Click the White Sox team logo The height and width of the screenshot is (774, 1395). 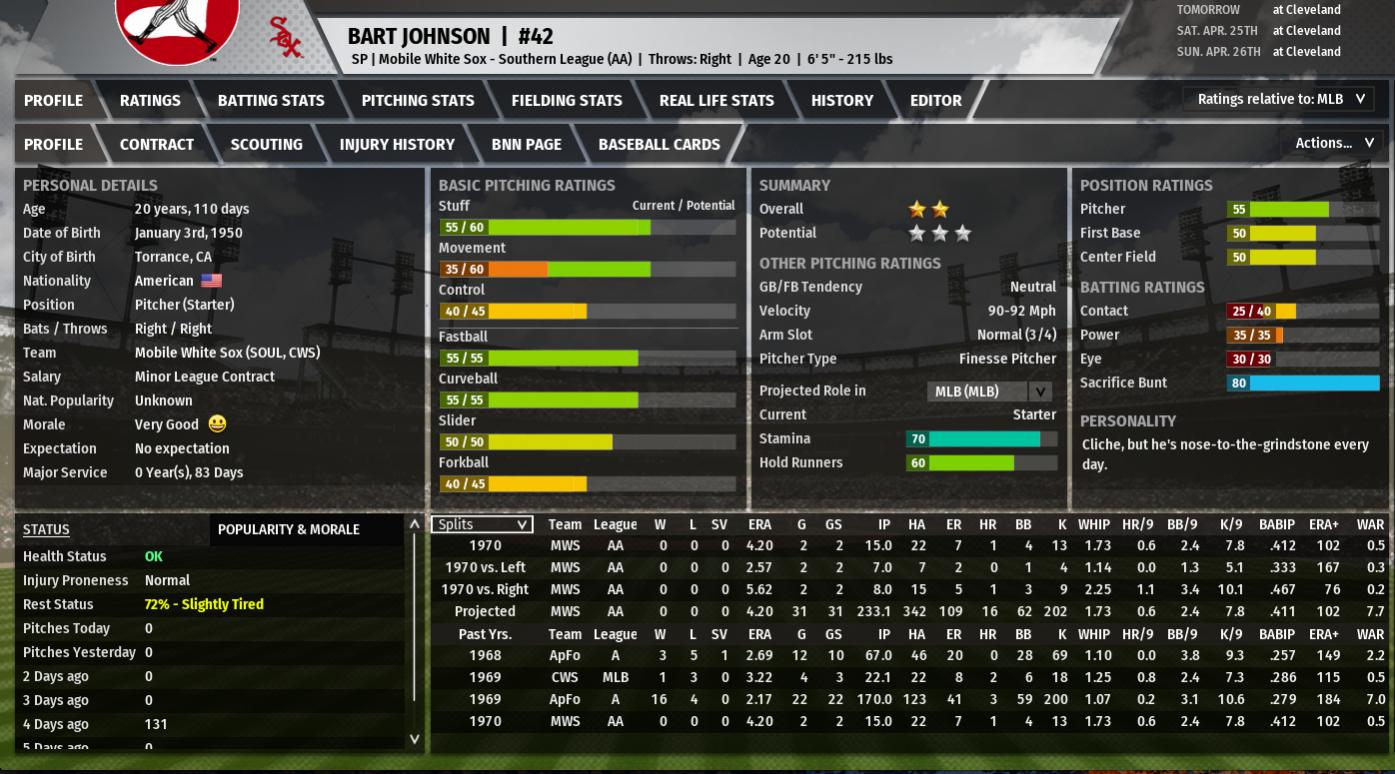point(177,30)
